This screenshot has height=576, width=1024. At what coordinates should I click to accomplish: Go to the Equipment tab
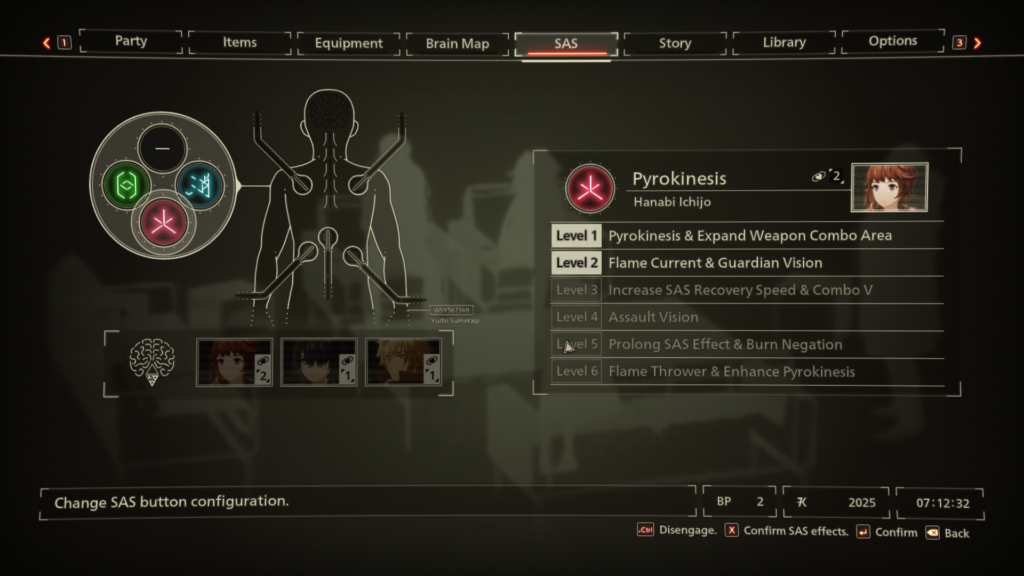click(x=348, y=43)
